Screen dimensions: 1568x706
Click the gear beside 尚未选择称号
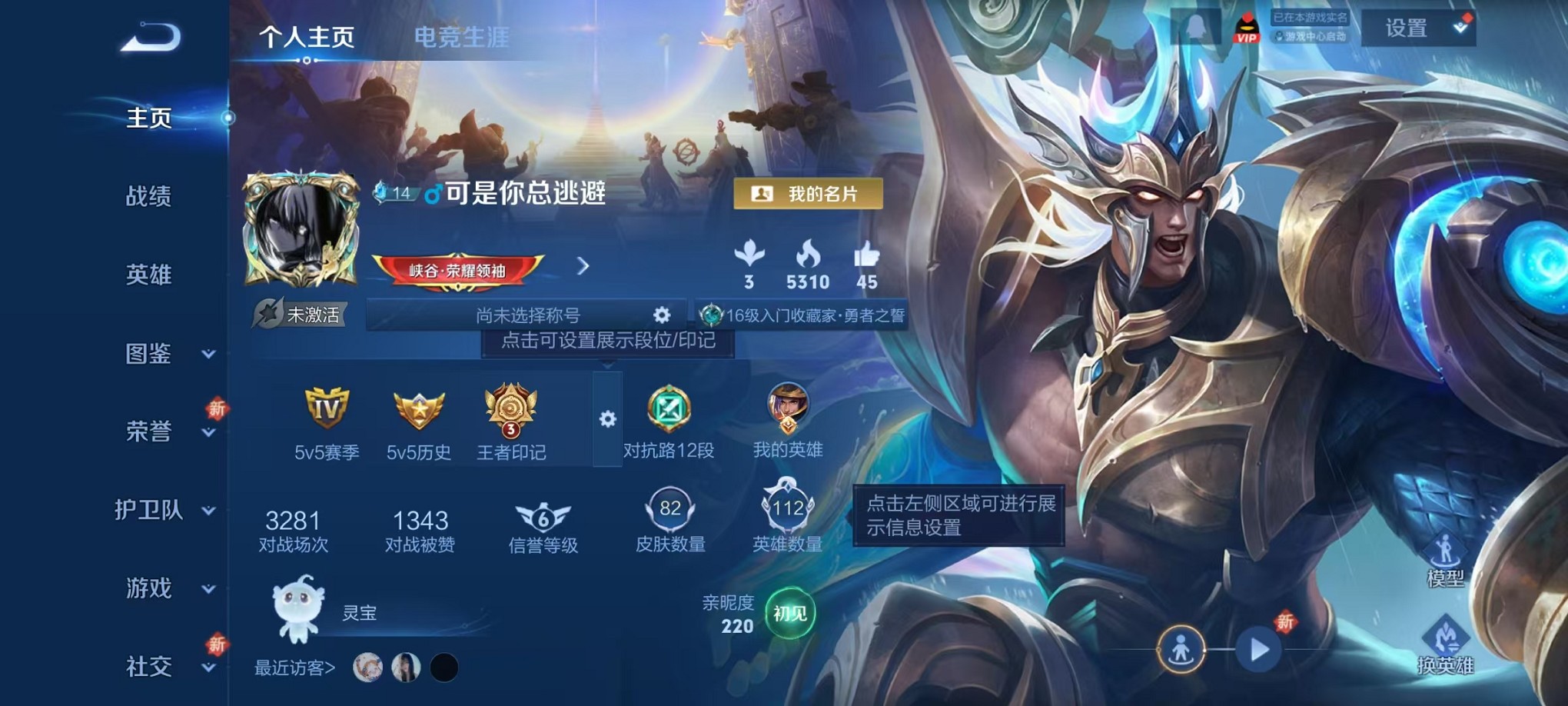662,315
